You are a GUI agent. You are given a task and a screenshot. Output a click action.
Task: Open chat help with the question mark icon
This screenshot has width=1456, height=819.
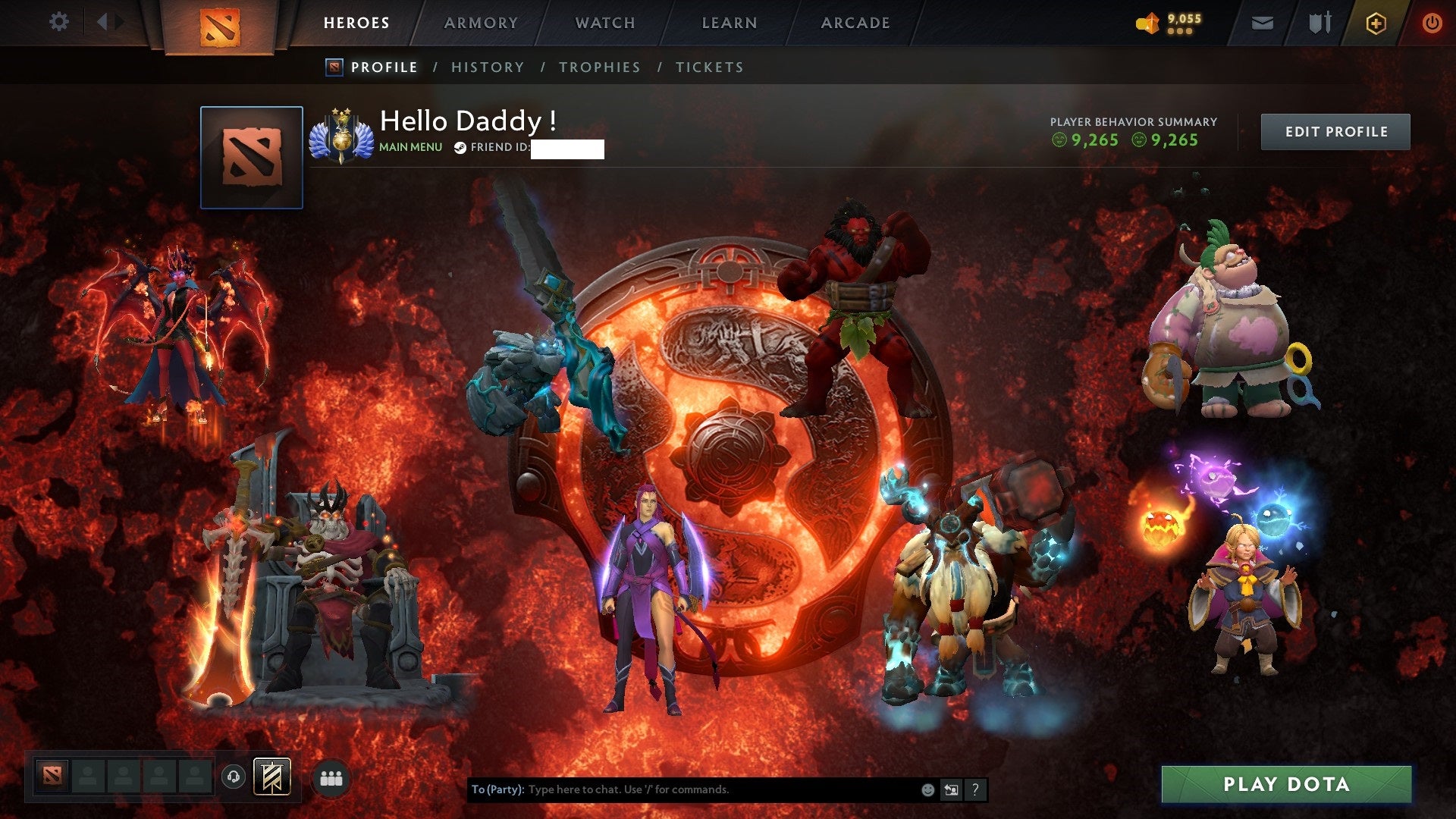click(x=974, y=789)
